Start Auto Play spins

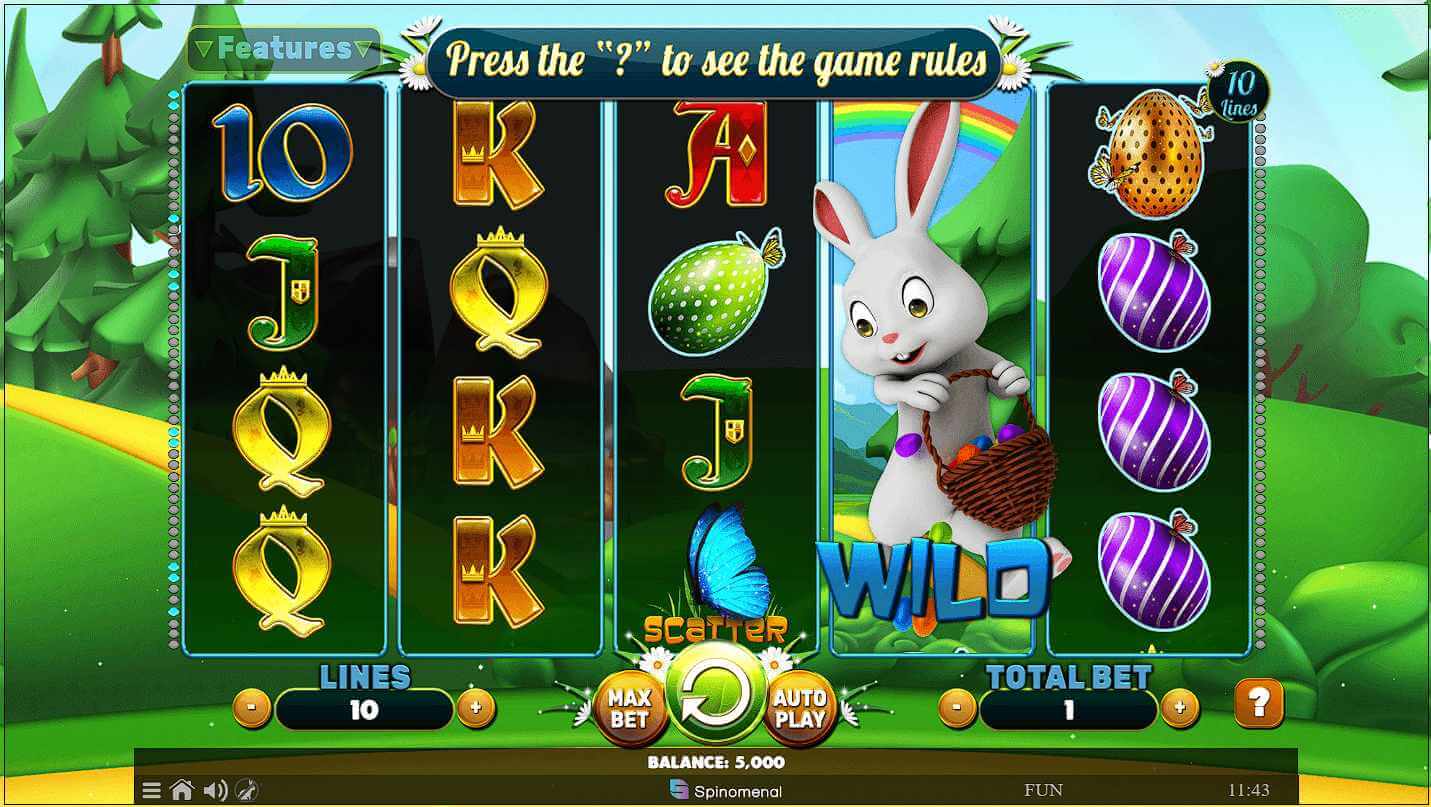pos(801,705)
